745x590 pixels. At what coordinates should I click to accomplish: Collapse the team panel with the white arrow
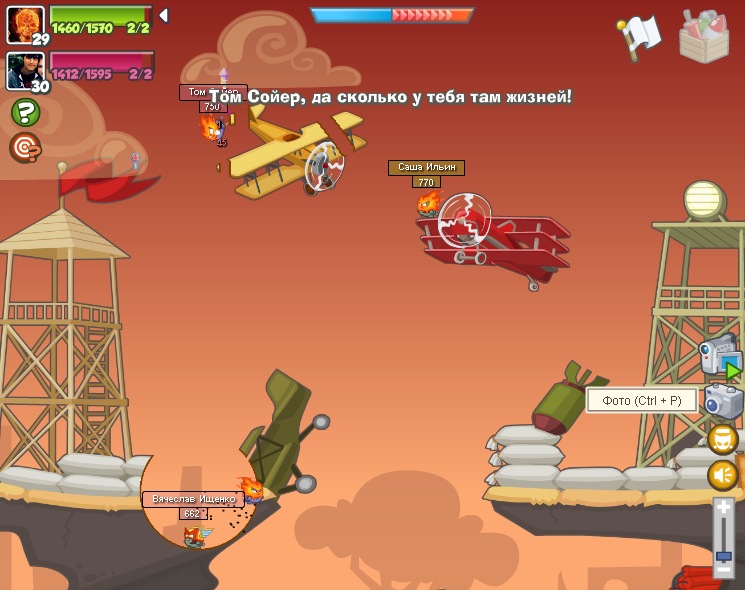click(x=163, y=16)
